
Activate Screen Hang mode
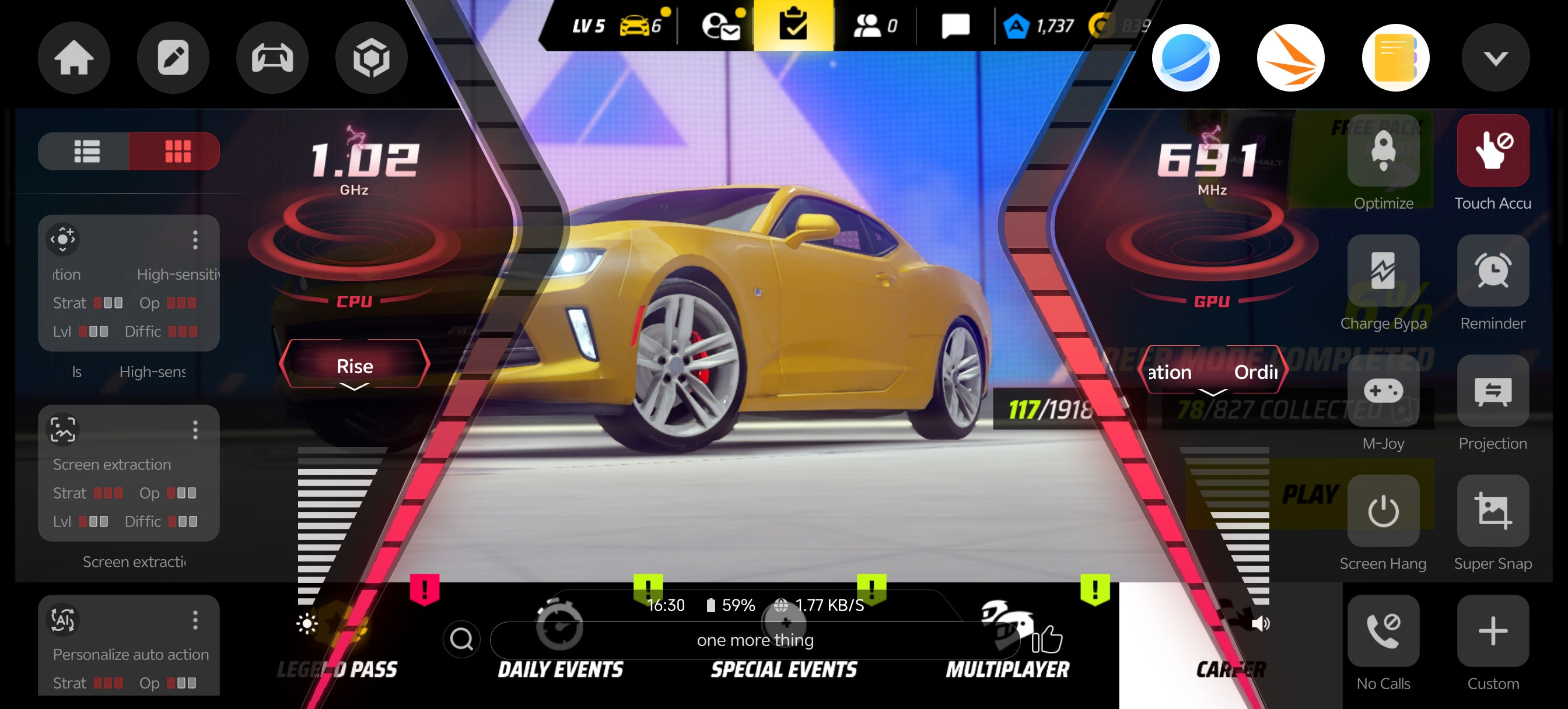[1382, 511]
